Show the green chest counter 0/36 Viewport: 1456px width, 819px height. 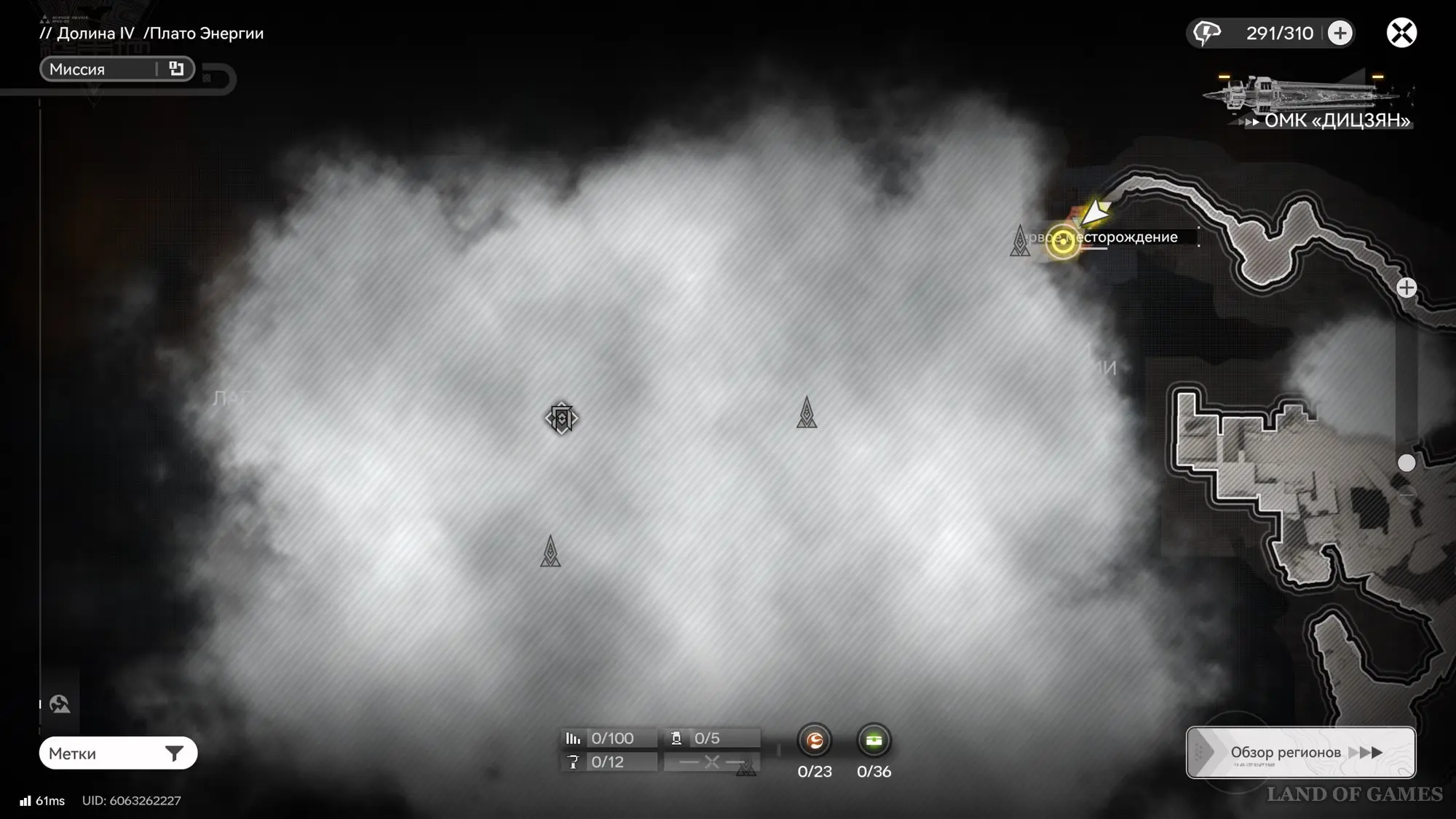874,741
